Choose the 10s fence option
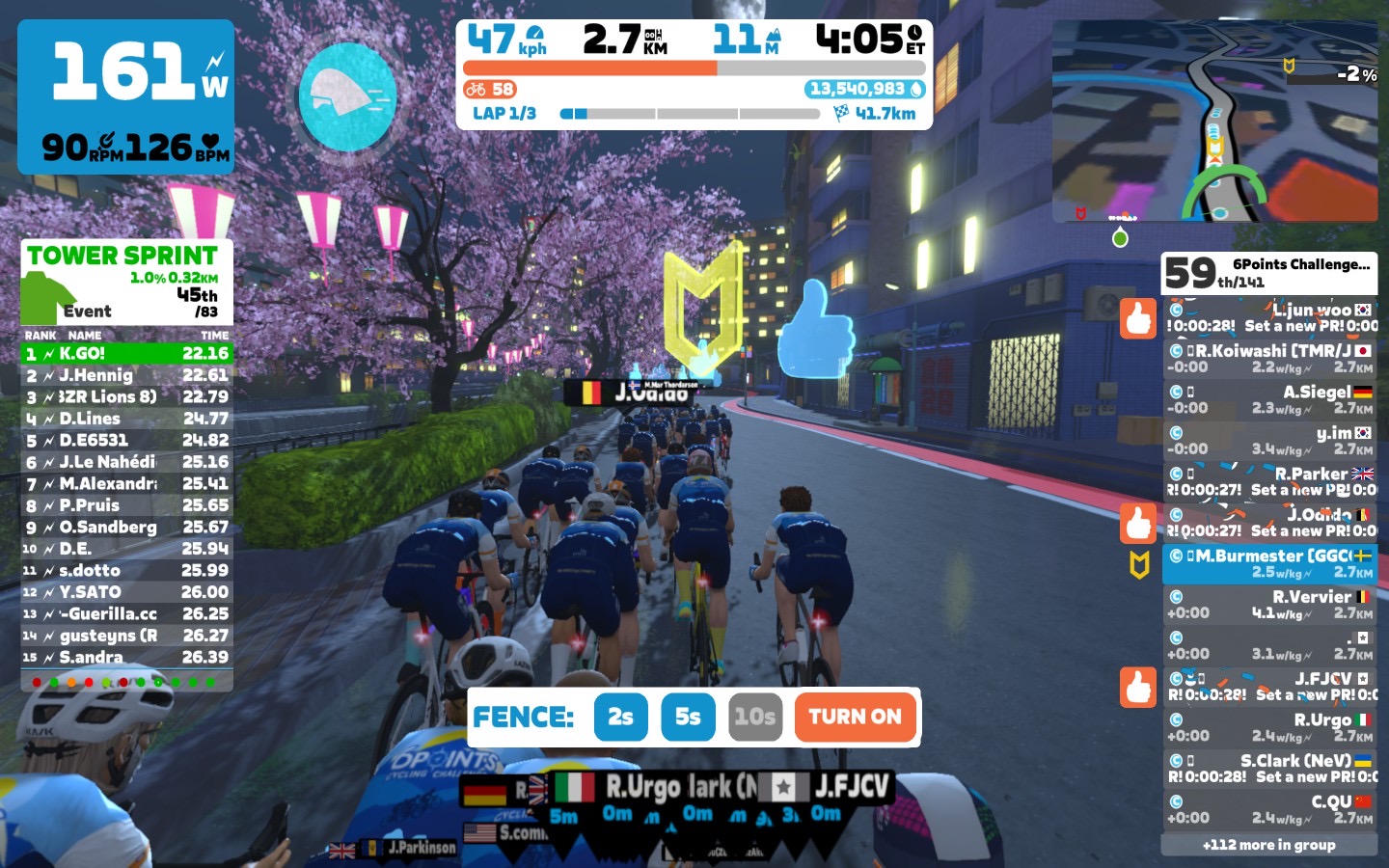 point(754,717)
